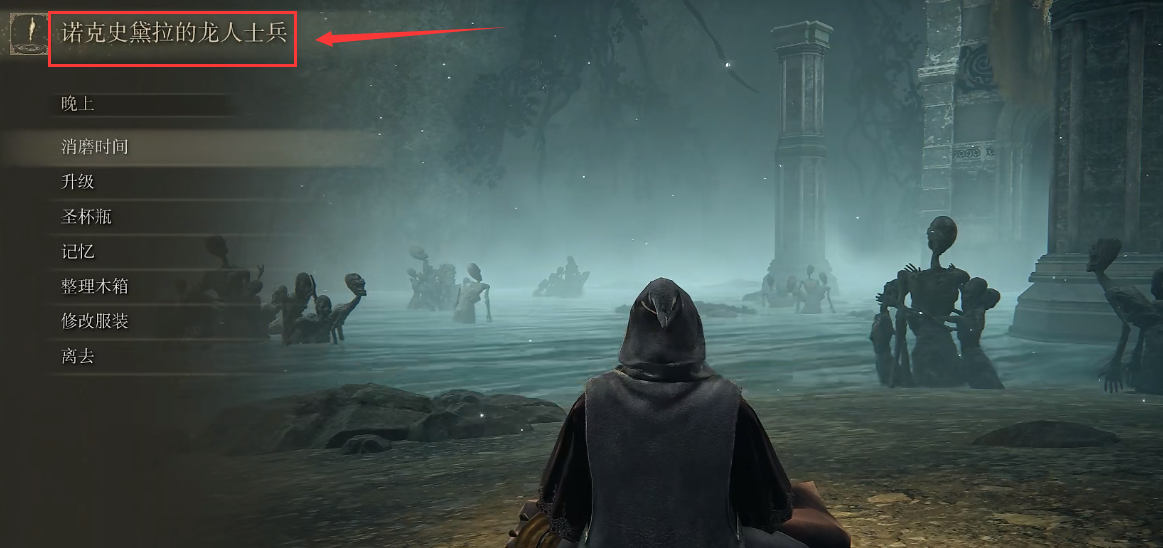Choose the 圣杯瓶 flask option
This screenshot has height=548, width=1163.
pyautogui.click(x=86, y=217)
